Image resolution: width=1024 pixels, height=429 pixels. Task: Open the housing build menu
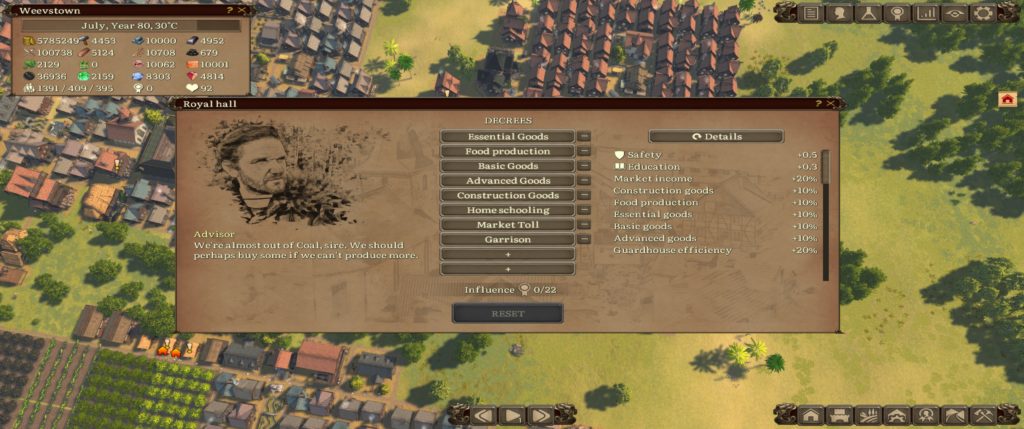click(811, 415)
